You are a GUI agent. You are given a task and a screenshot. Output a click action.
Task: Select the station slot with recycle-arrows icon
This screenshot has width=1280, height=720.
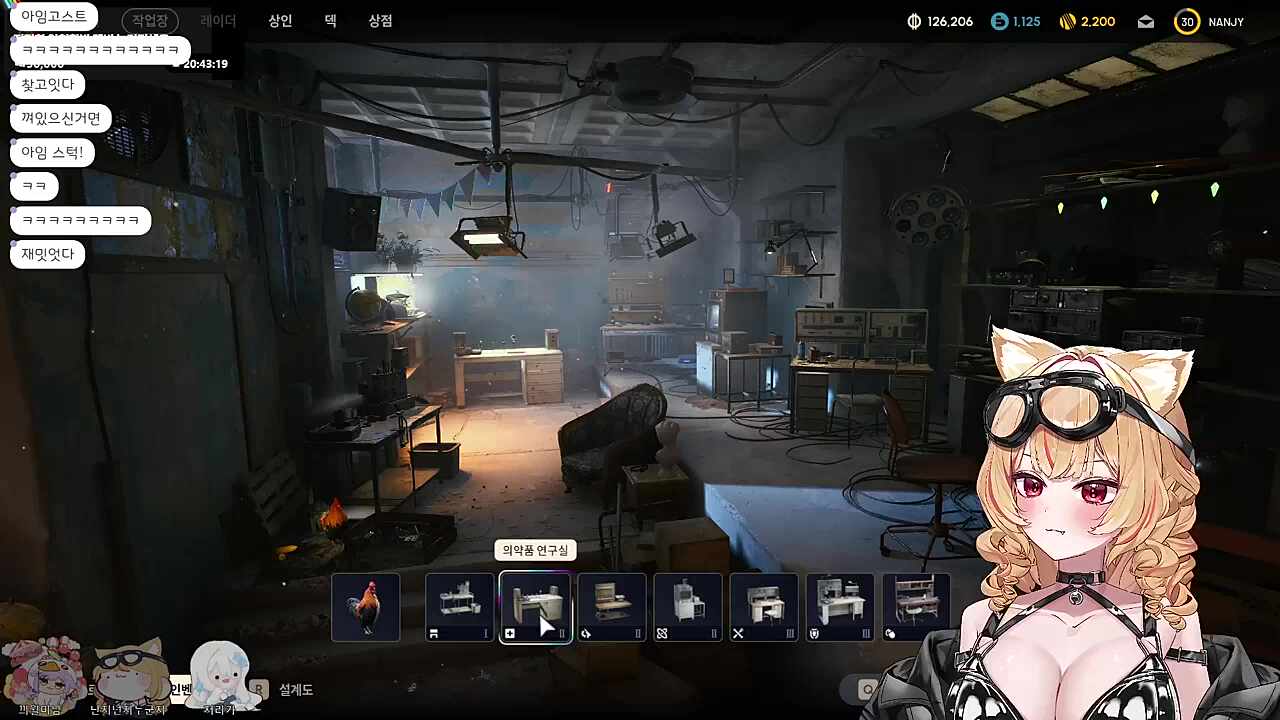pos(612,607)
